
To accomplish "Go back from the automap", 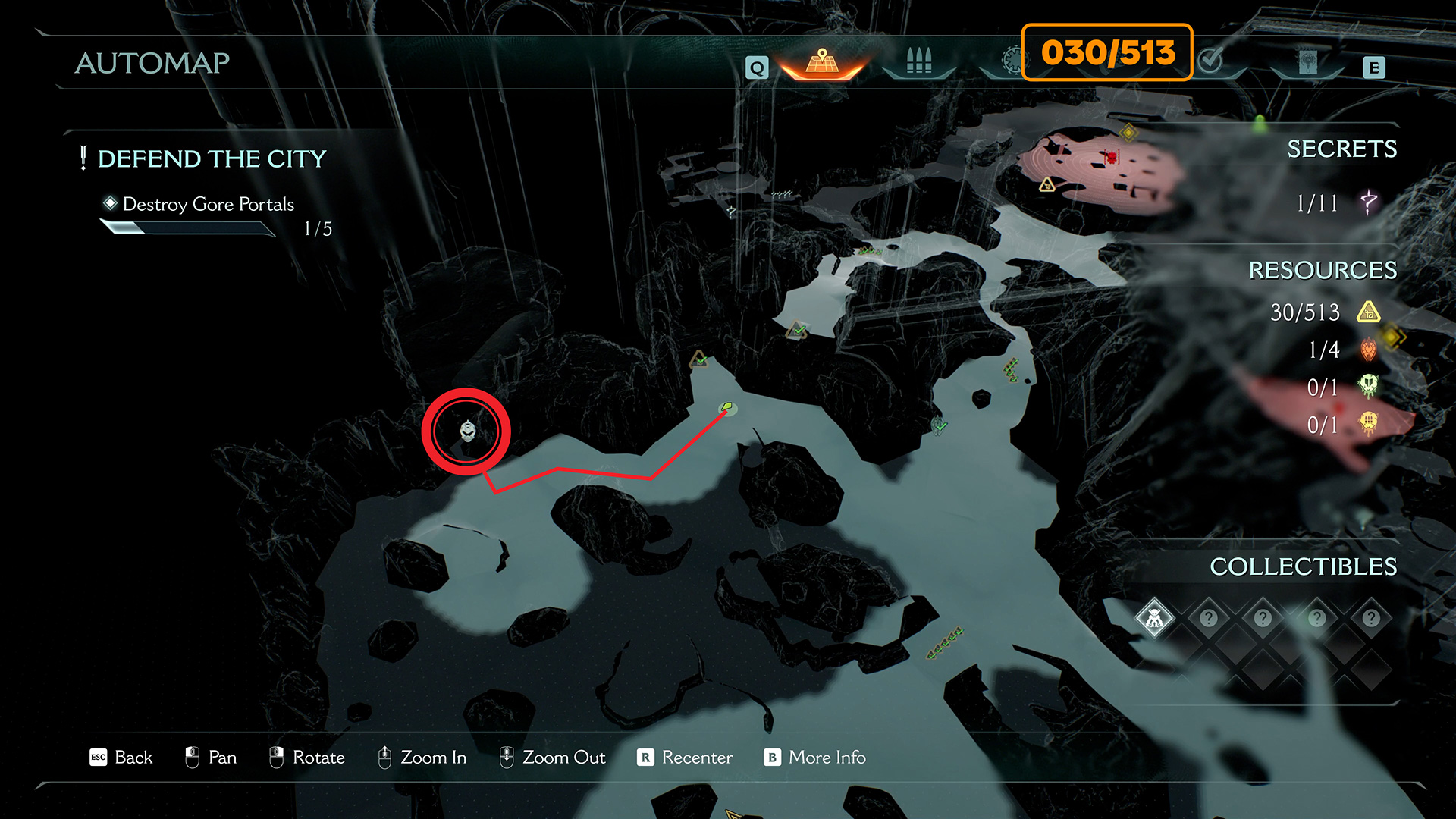I will click(x=121, y=758).
